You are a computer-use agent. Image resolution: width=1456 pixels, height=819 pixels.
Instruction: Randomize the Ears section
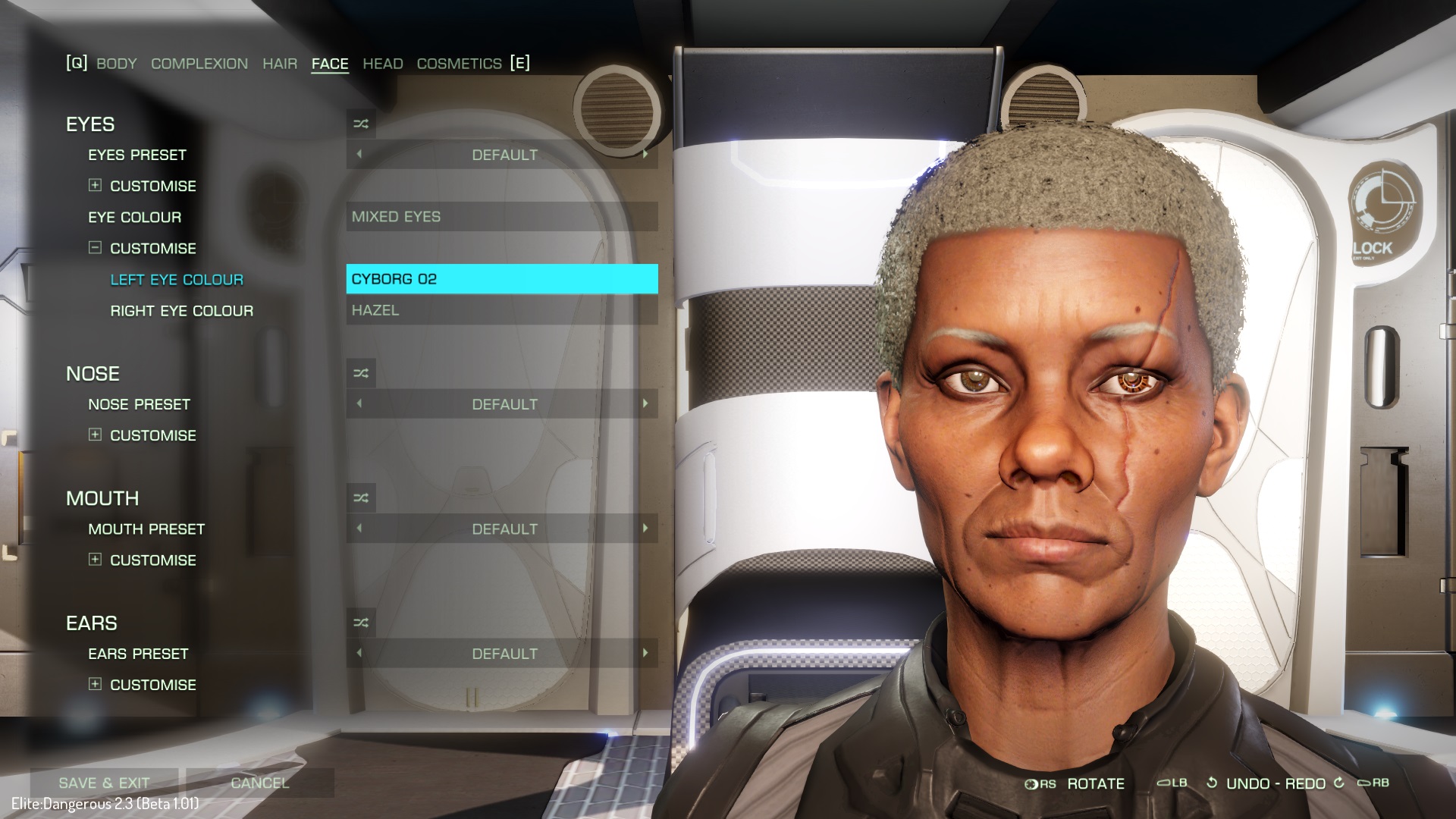coord(361,623)
